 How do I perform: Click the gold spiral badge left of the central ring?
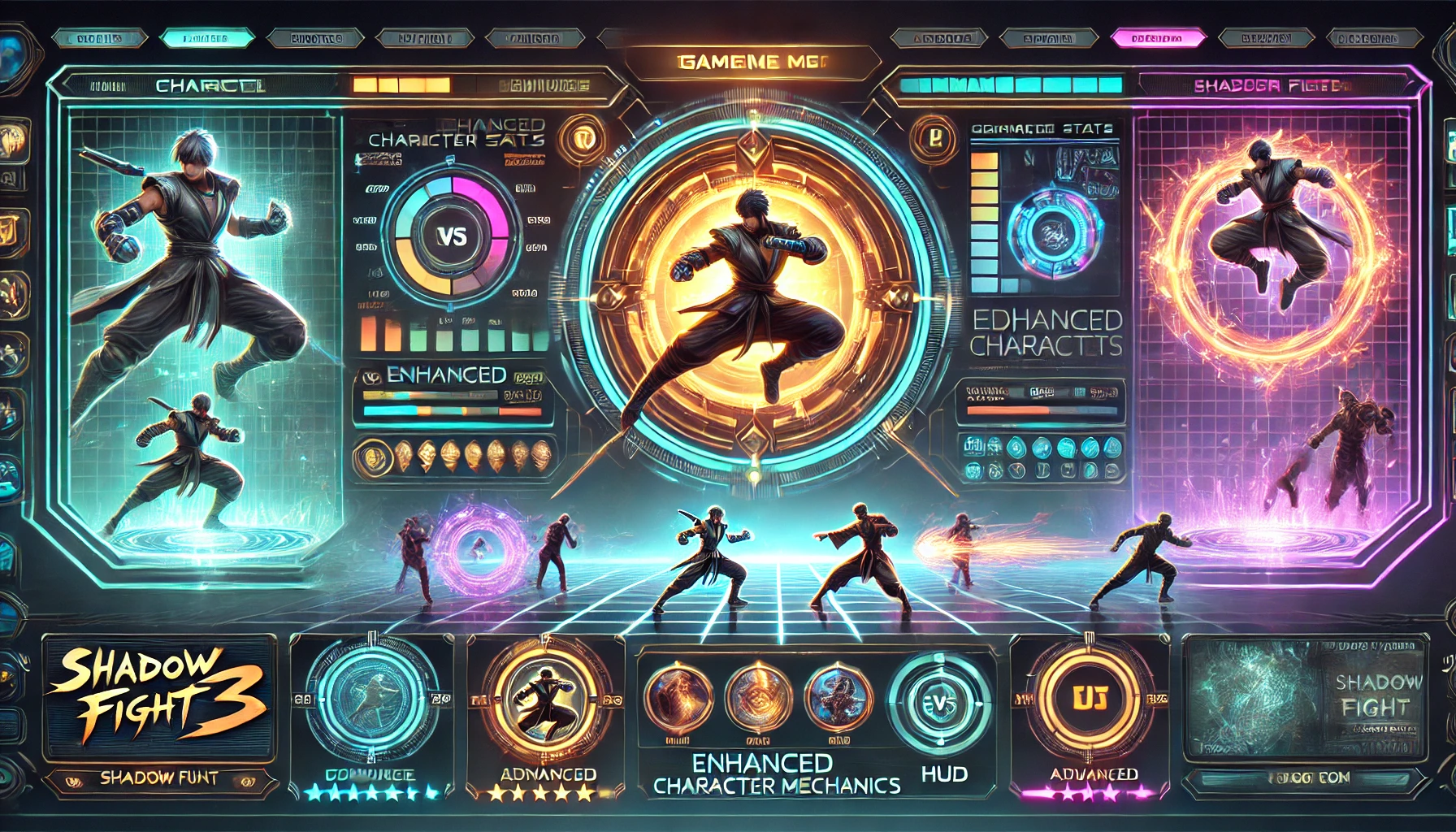[583, 136]
